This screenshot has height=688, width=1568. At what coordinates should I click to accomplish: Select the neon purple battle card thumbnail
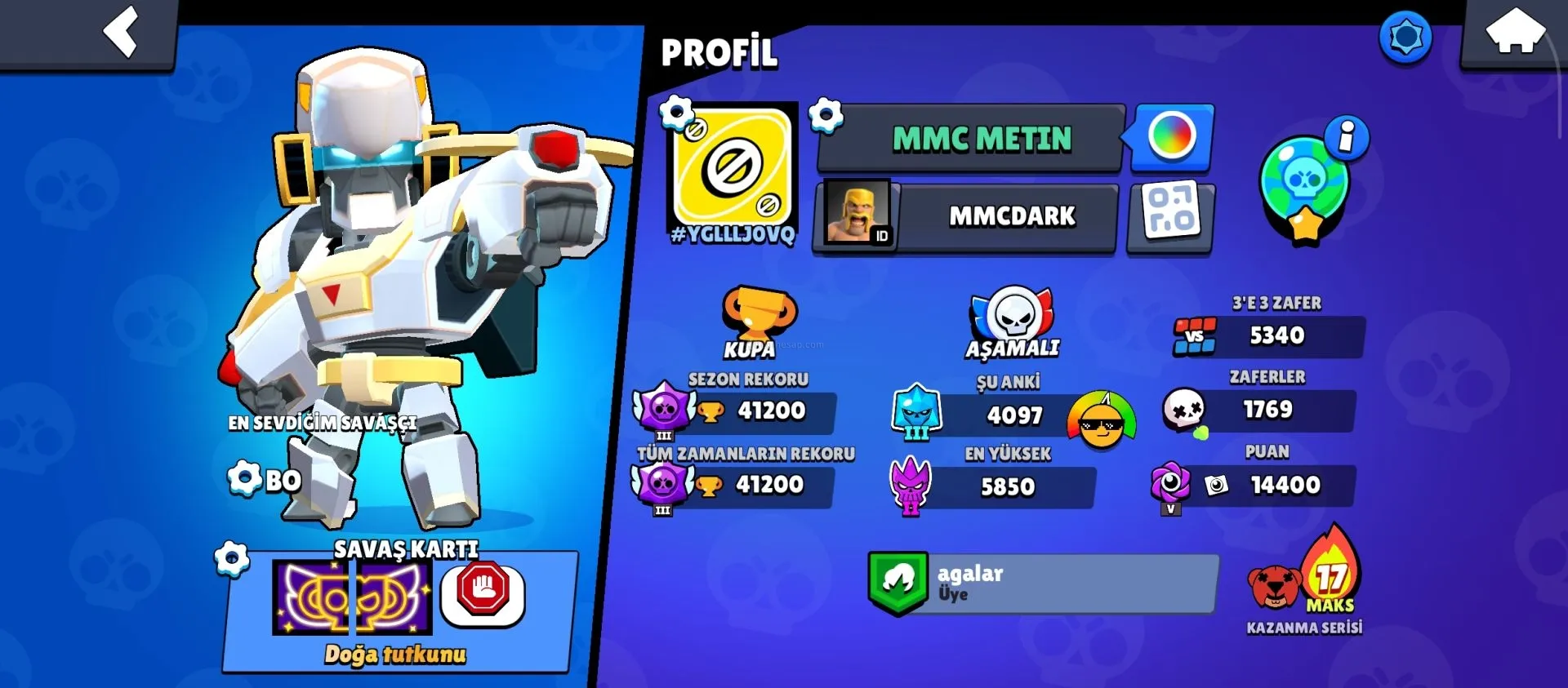pos(352,598)
